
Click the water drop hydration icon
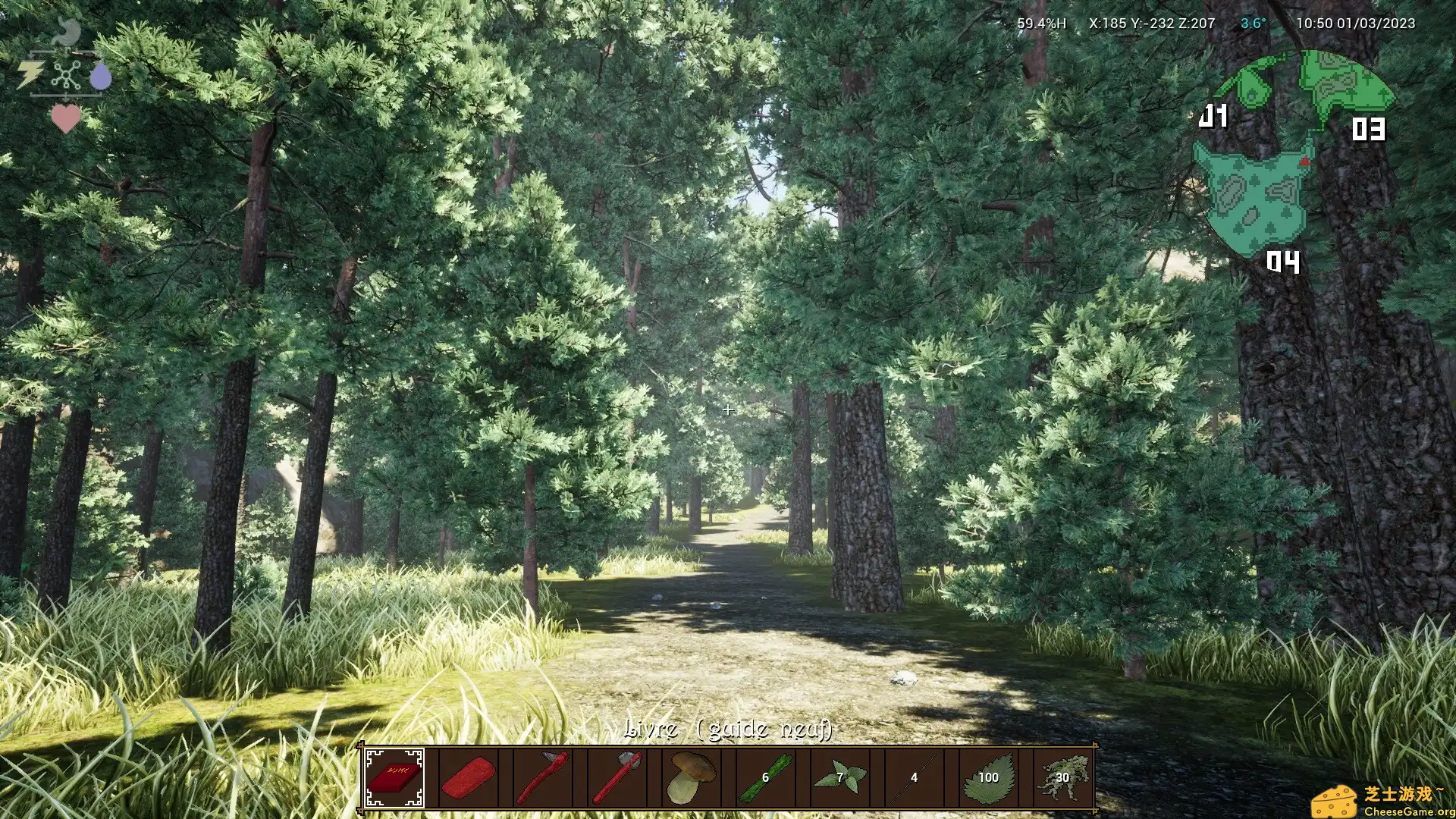click(x=102, y=76)
